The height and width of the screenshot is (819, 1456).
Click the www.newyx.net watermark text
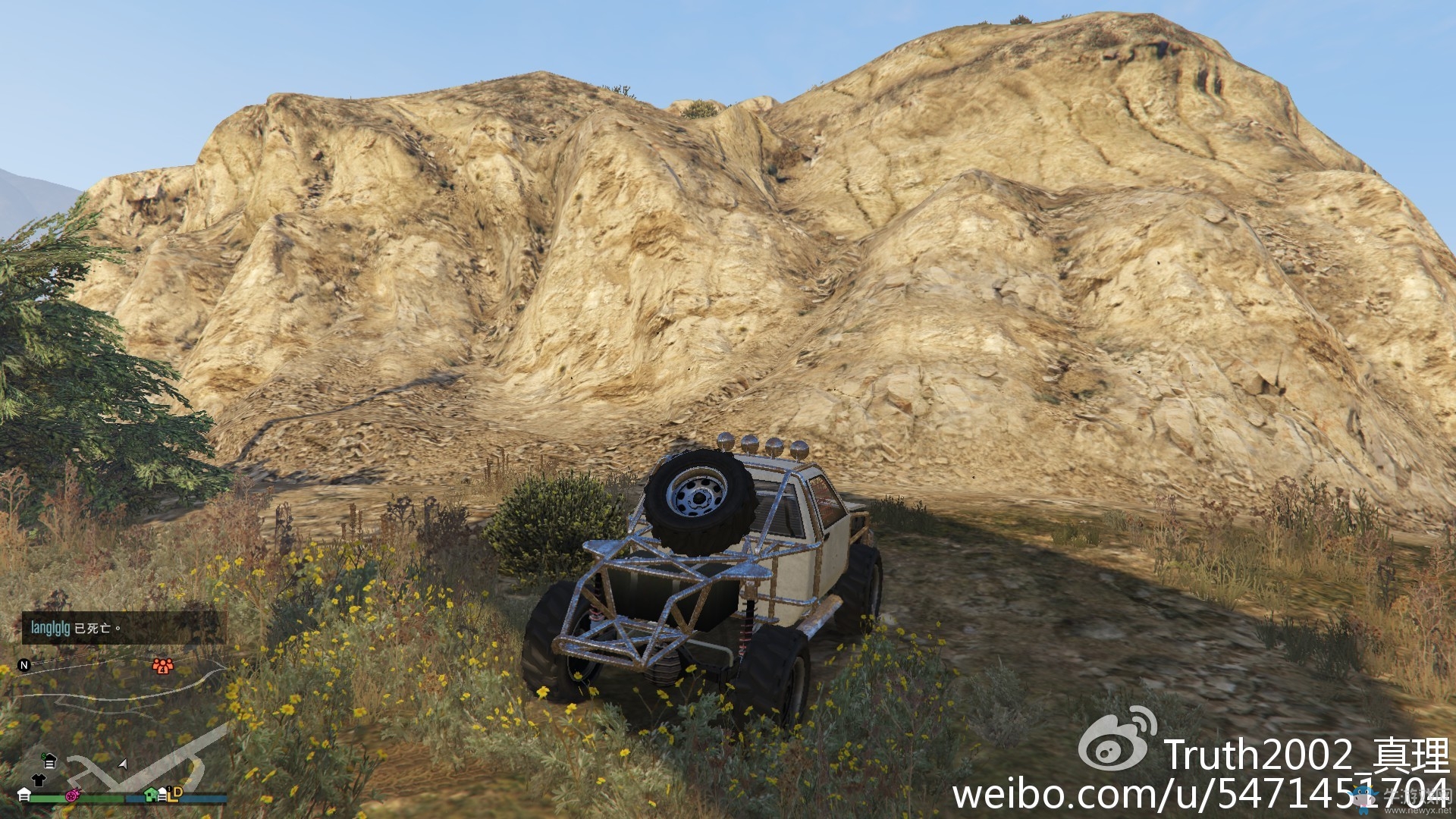pos(1417,809)
